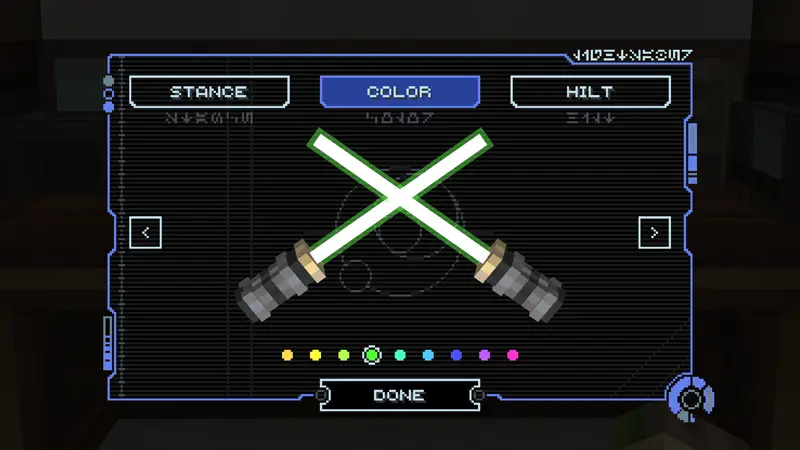Choose the teal color dot
Viewport: 800px width, 450px height.
click(x=400, y=355)
